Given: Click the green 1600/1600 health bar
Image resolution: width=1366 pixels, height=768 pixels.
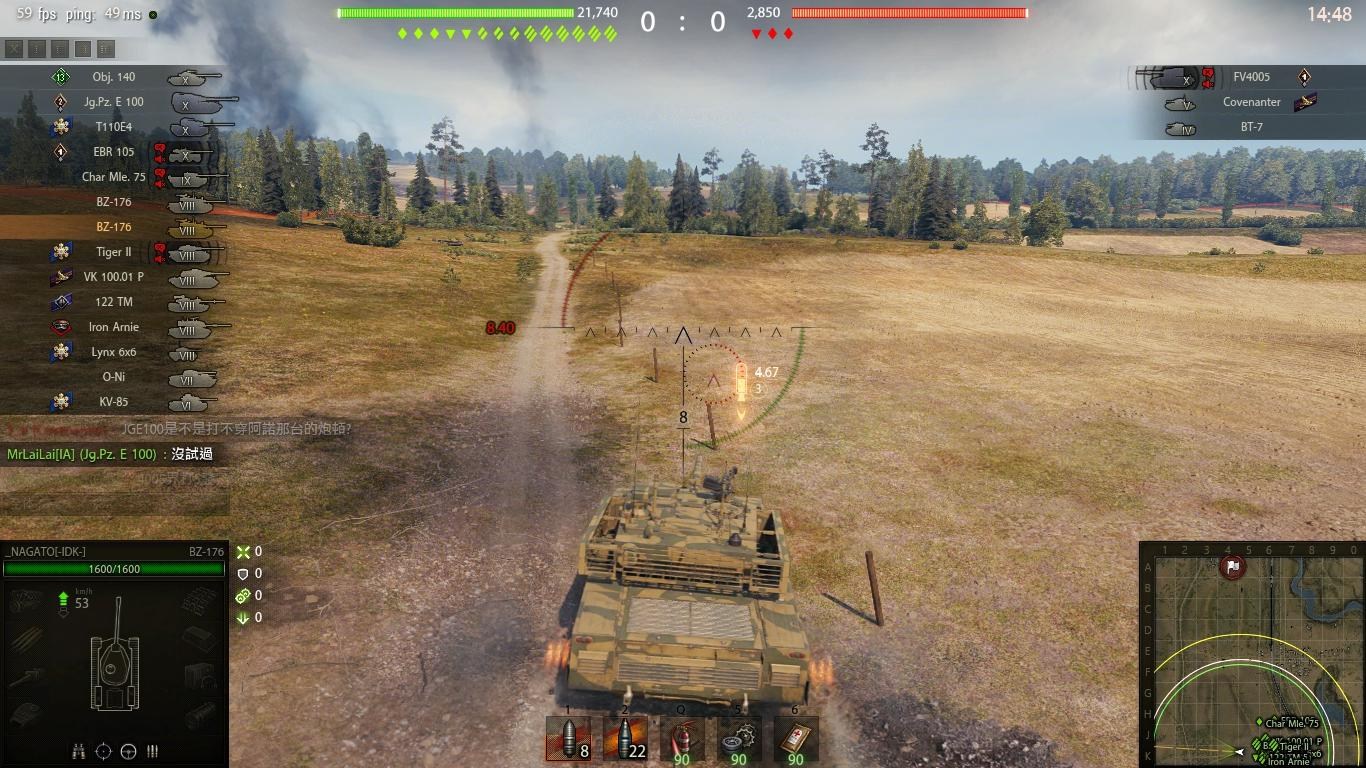Looking at the screenshot, I should pos(115,569).
